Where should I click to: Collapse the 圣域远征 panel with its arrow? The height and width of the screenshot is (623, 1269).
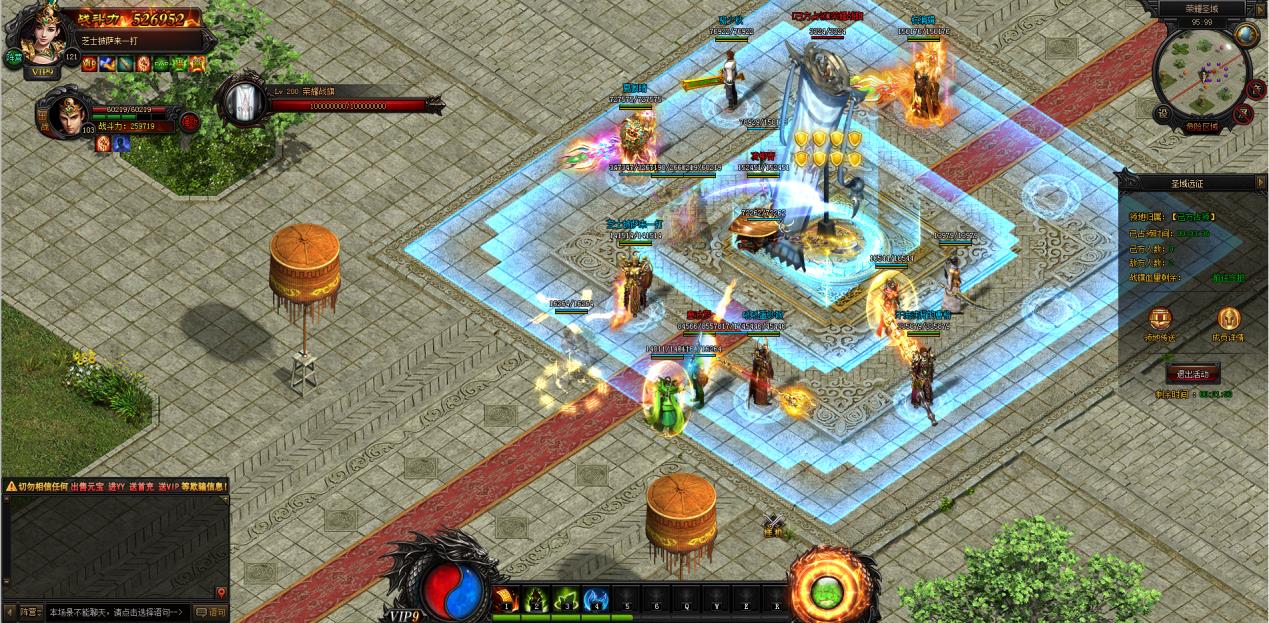point(1258,183)
